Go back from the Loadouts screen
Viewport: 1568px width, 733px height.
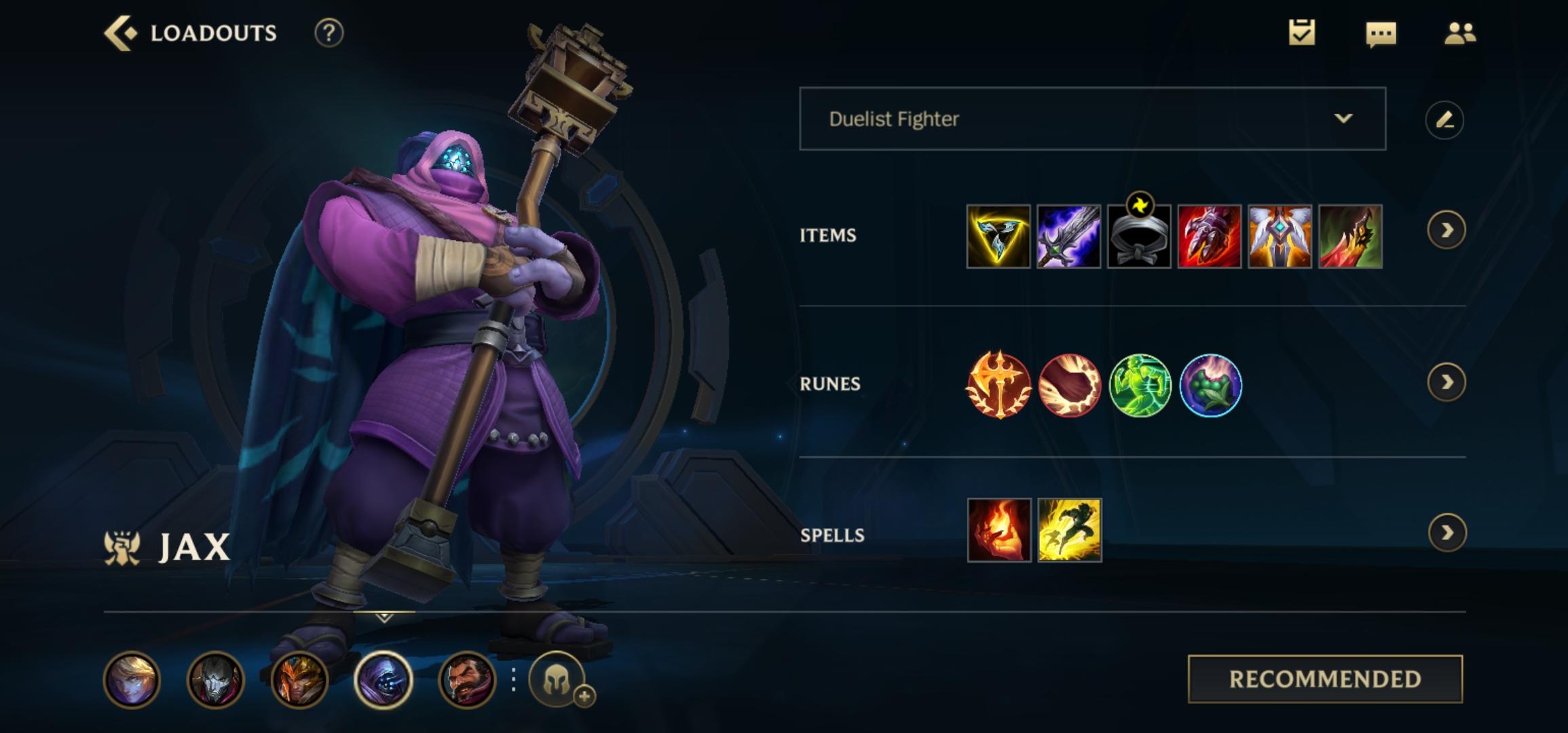click(x=121, y=33)
